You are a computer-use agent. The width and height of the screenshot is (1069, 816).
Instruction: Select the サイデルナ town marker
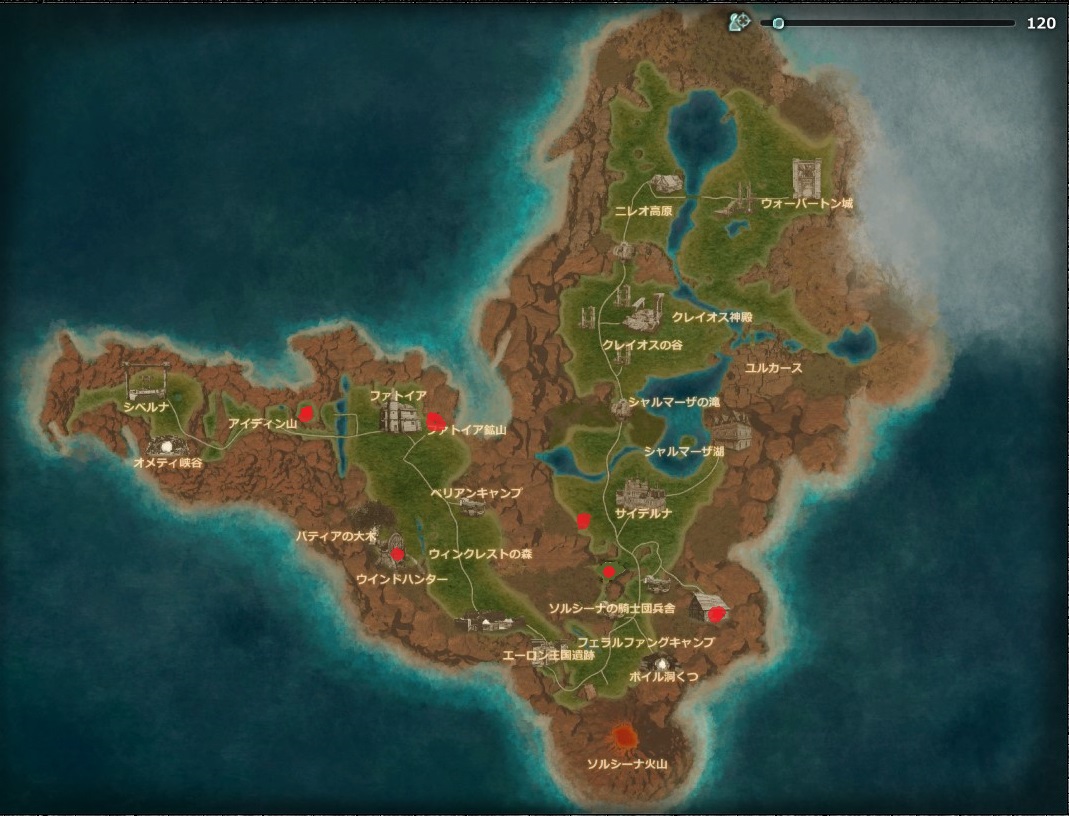pyautogui.click(x=641, y=493)
